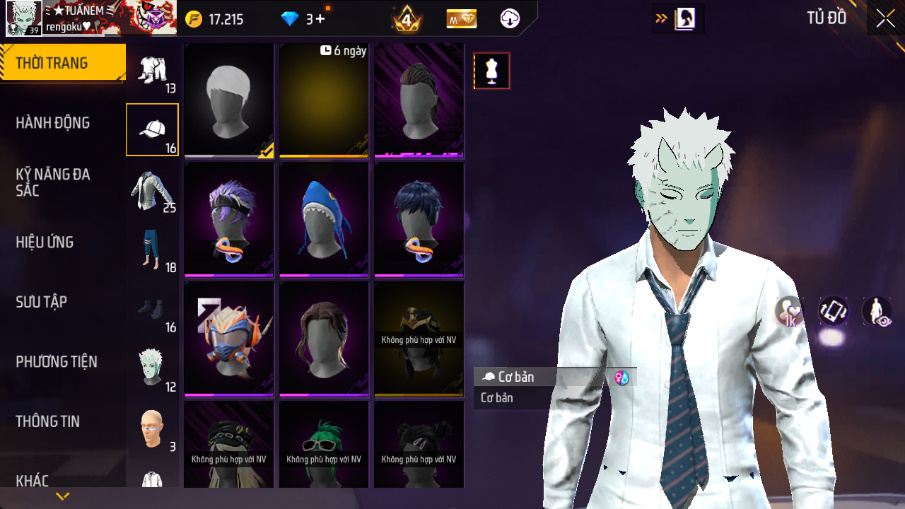This screenshot has height=509, width=905.
Task: Open the jacket tops category
Action: (152, 190)
